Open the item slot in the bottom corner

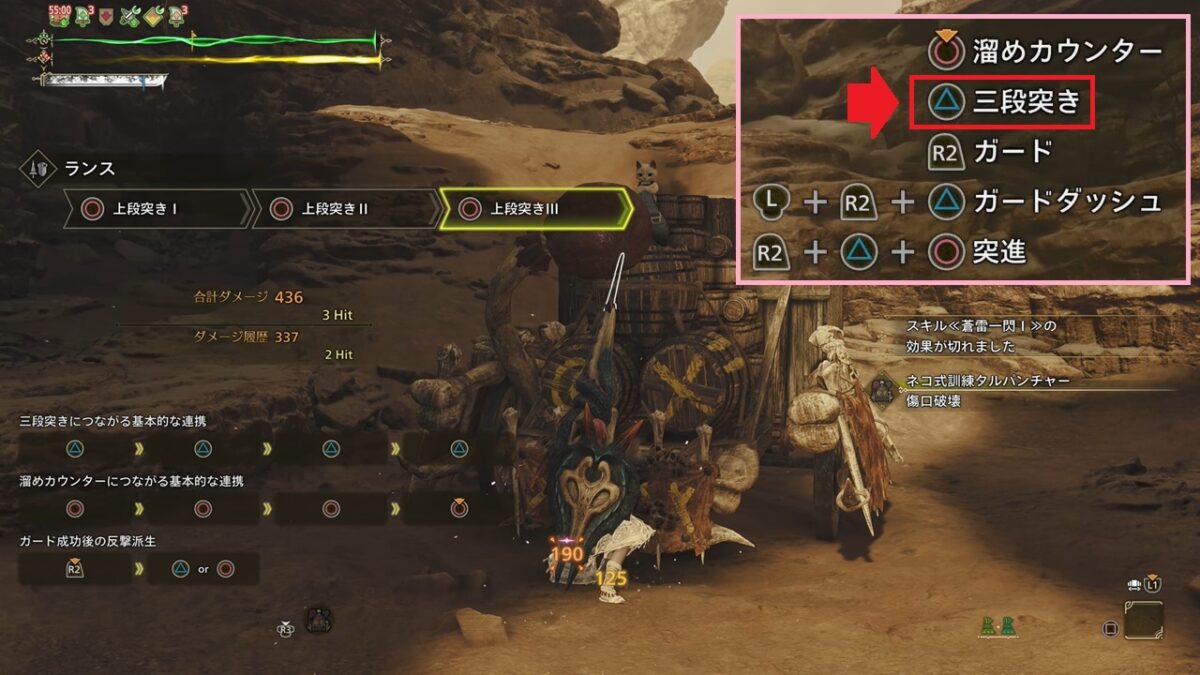(x=1143, y=620)
